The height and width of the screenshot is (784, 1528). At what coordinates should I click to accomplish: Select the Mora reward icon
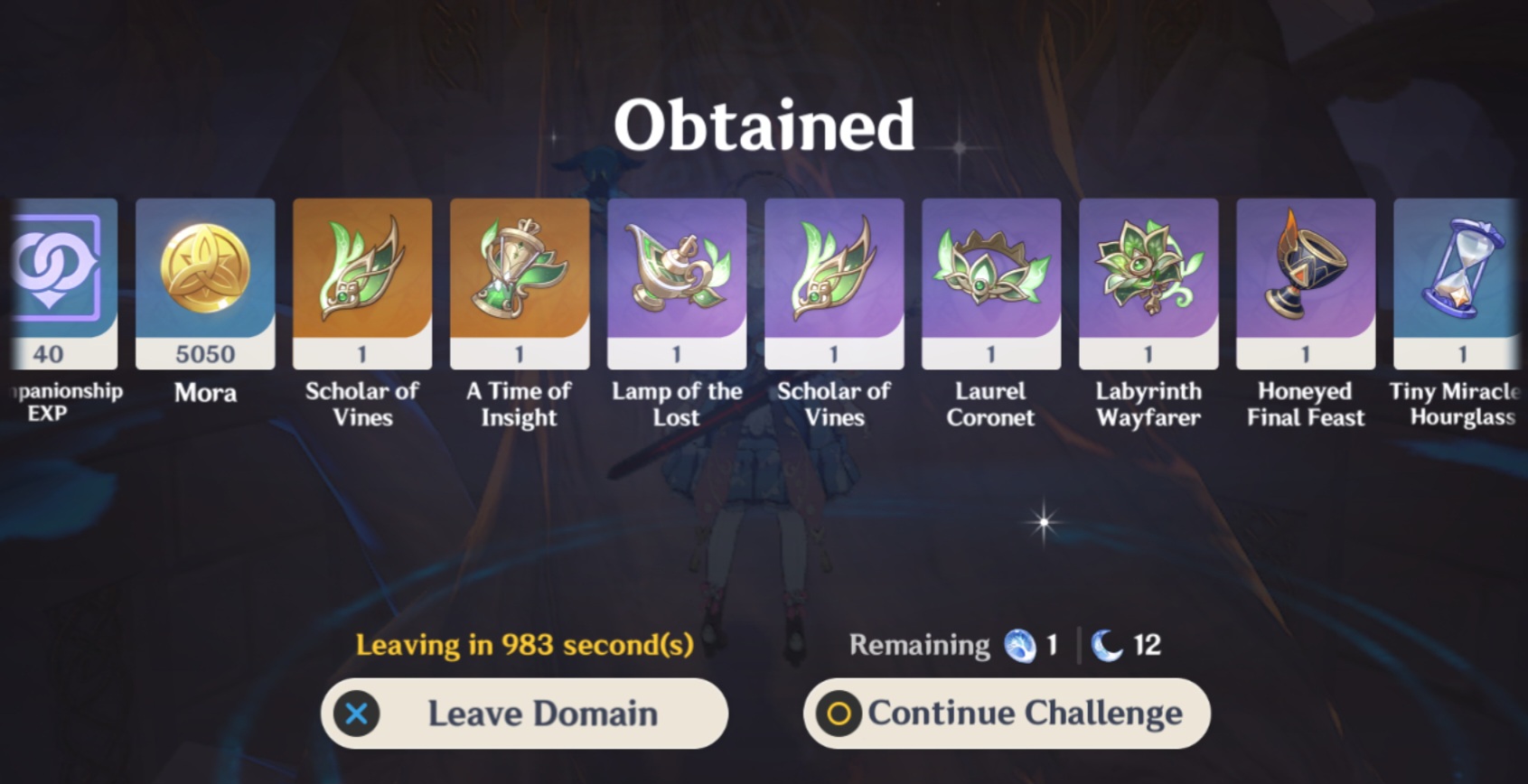(205, 271)
